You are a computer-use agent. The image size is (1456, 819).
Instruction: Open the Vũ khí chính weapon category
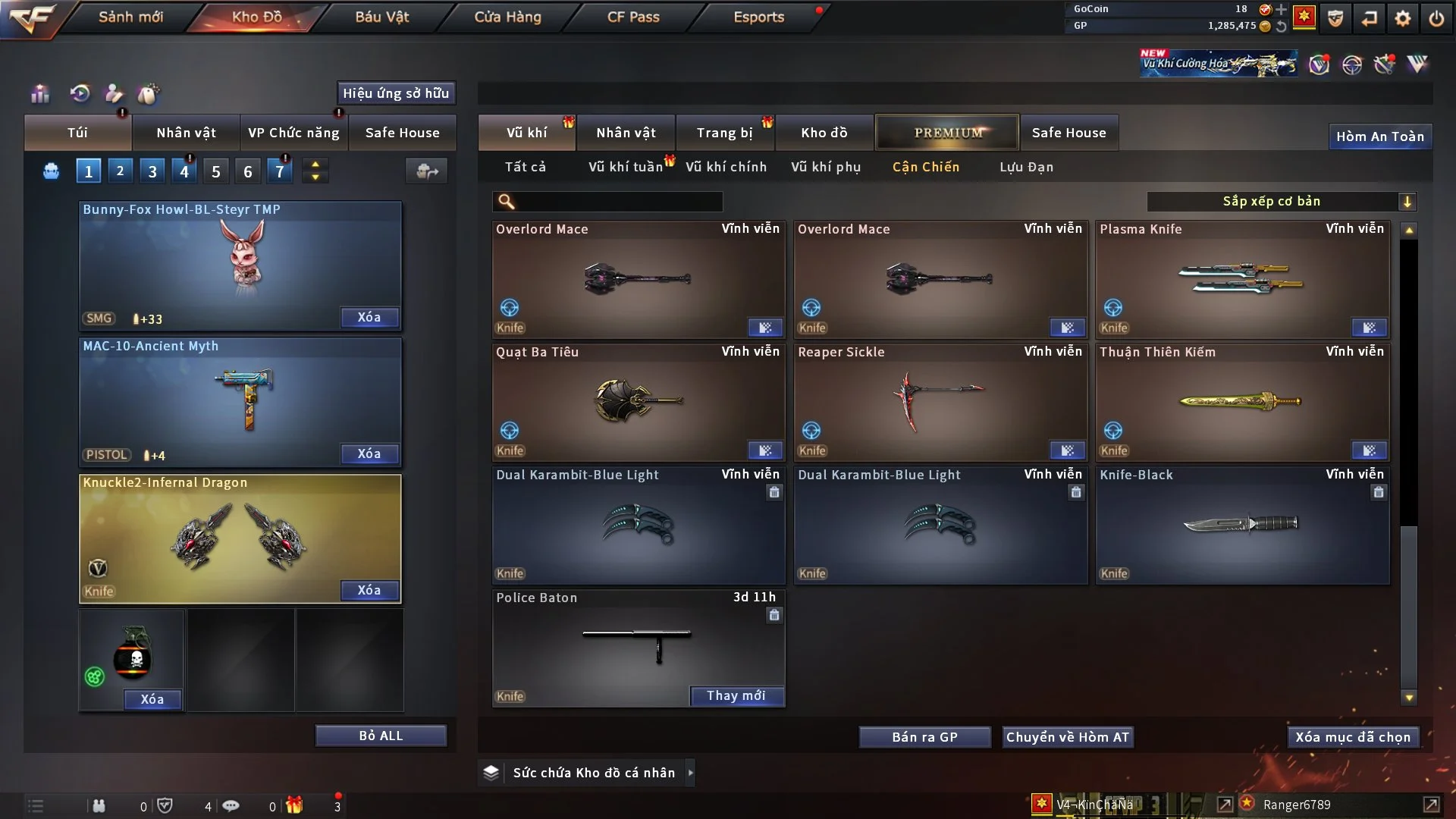click(726, 167)
